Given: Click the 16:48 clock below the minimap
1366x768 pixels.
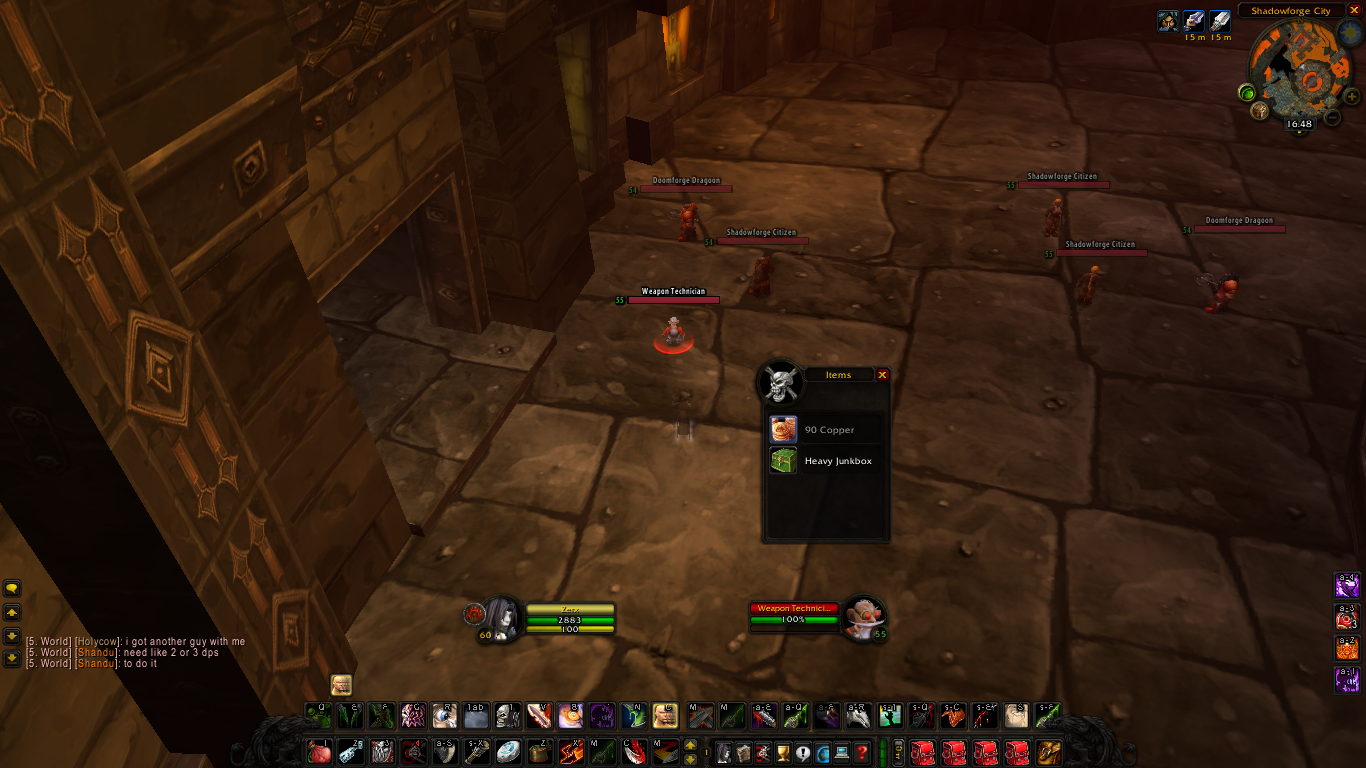Looking at the screenshot, I should point(1299,123).
